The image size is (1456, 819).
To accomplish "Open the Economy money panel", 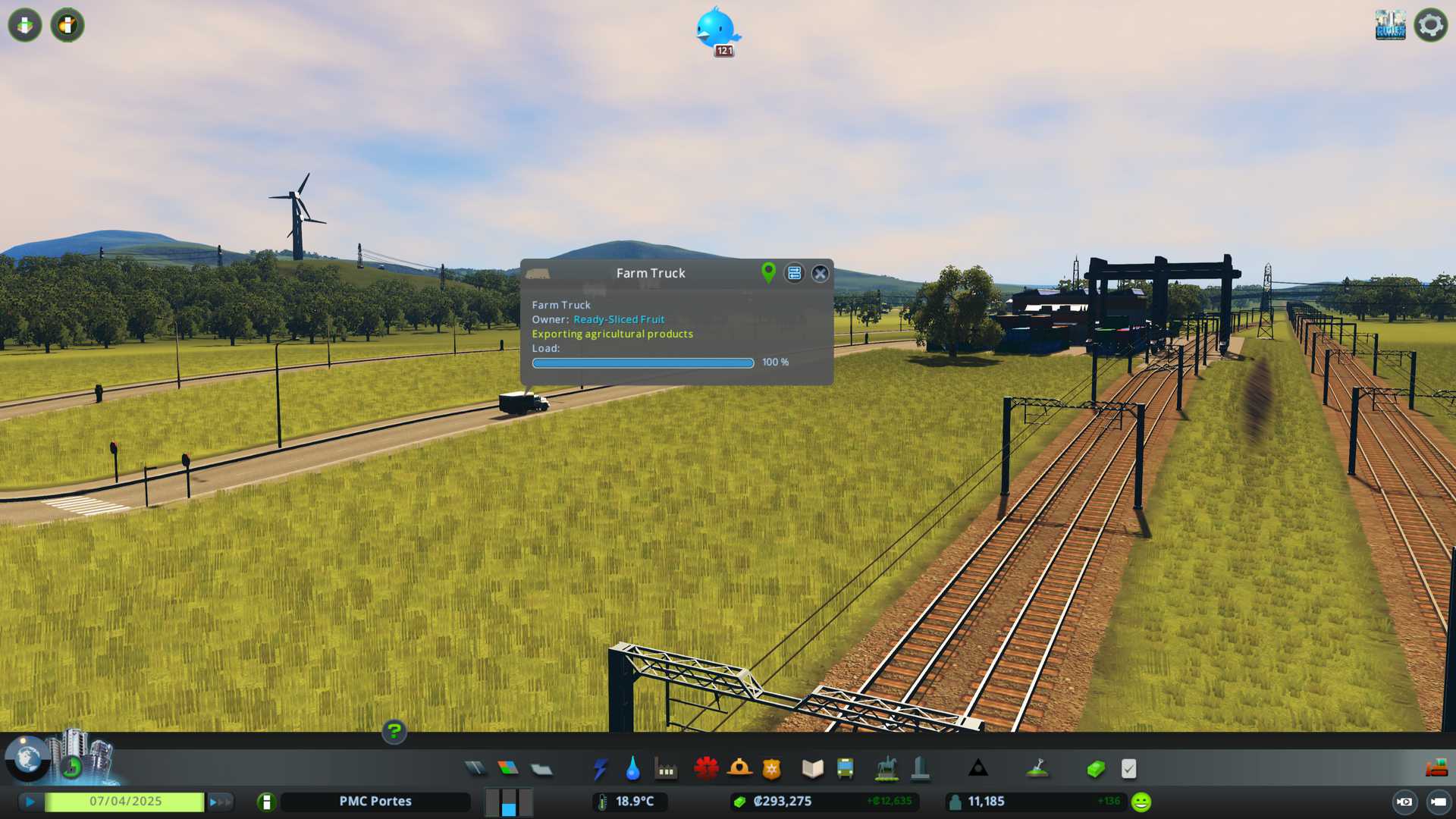I will coord(1095,769).
